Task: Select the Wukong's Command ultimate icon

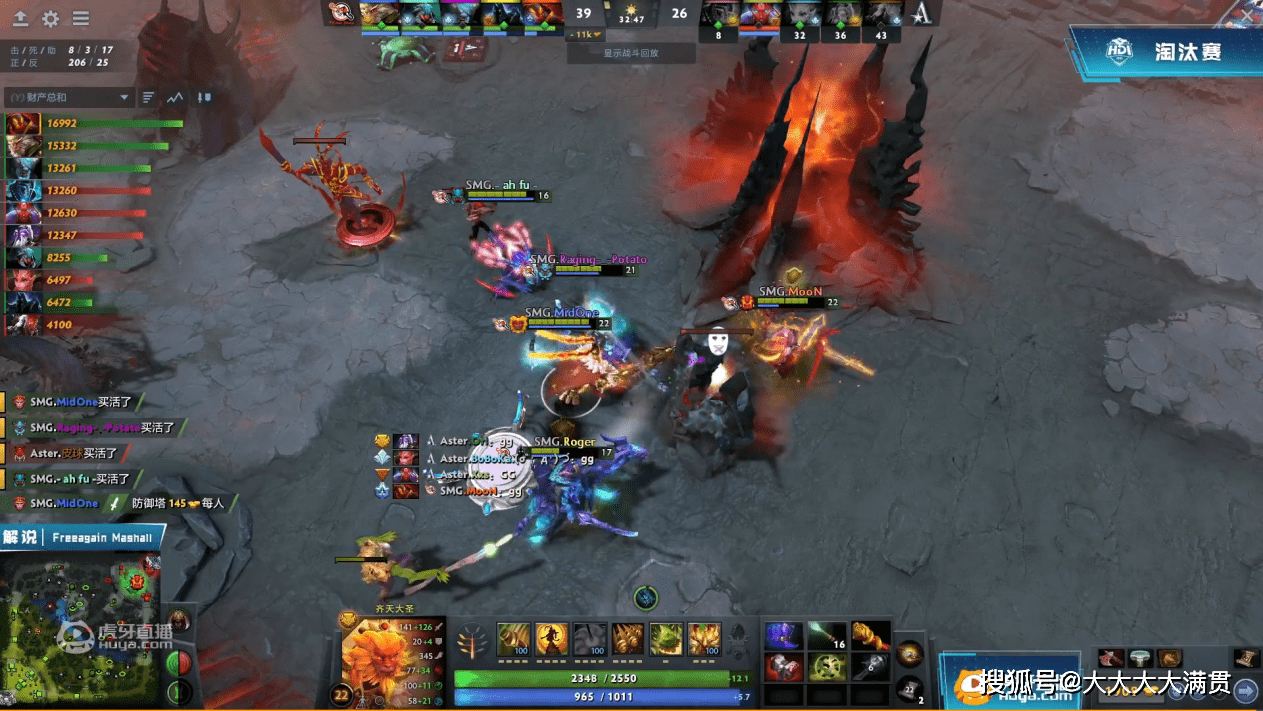Action: coord(704,638)
